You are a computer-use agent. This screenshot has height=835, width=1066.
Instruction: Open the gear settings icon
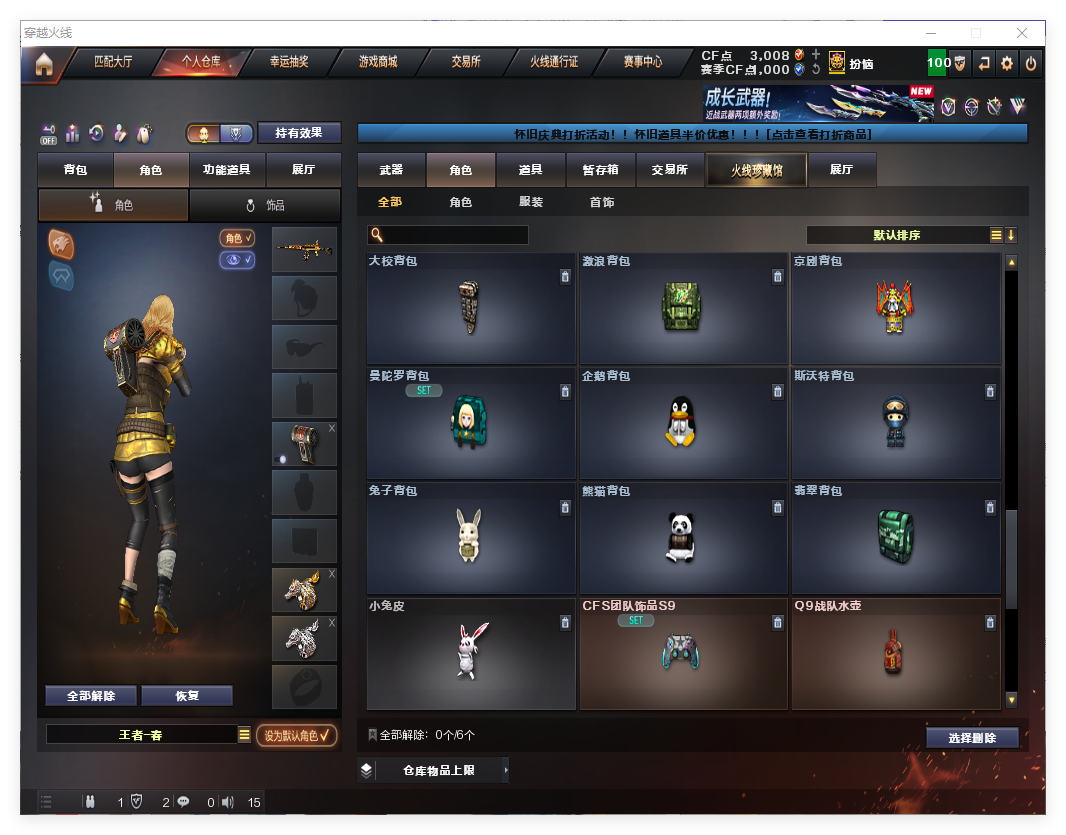[x=1007, y=63]
